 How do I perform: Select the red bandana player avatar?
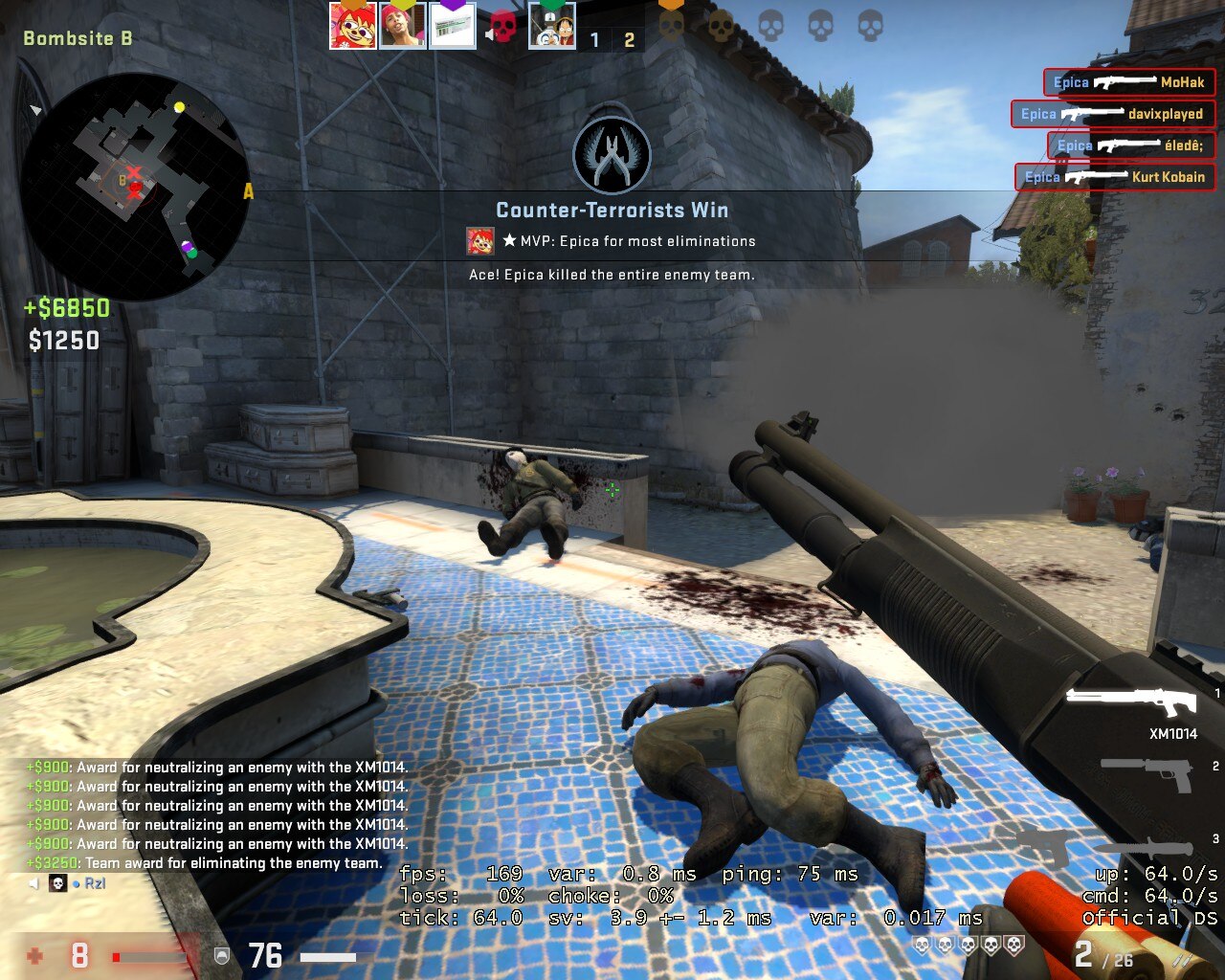[402, 25]
